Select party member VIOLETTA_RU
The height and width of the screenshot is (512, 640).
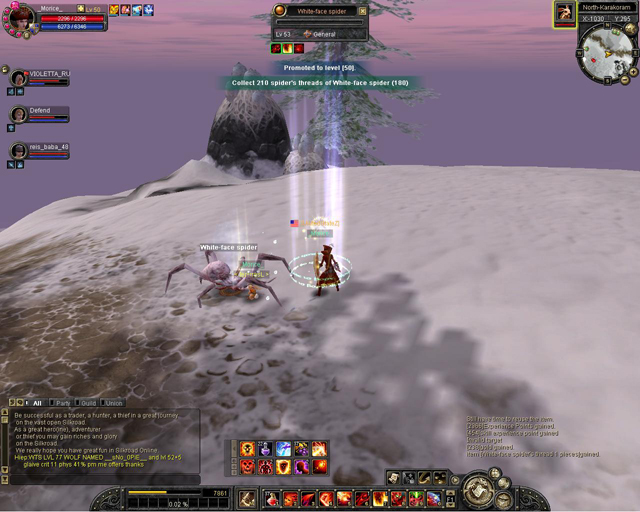coord(19,78)
